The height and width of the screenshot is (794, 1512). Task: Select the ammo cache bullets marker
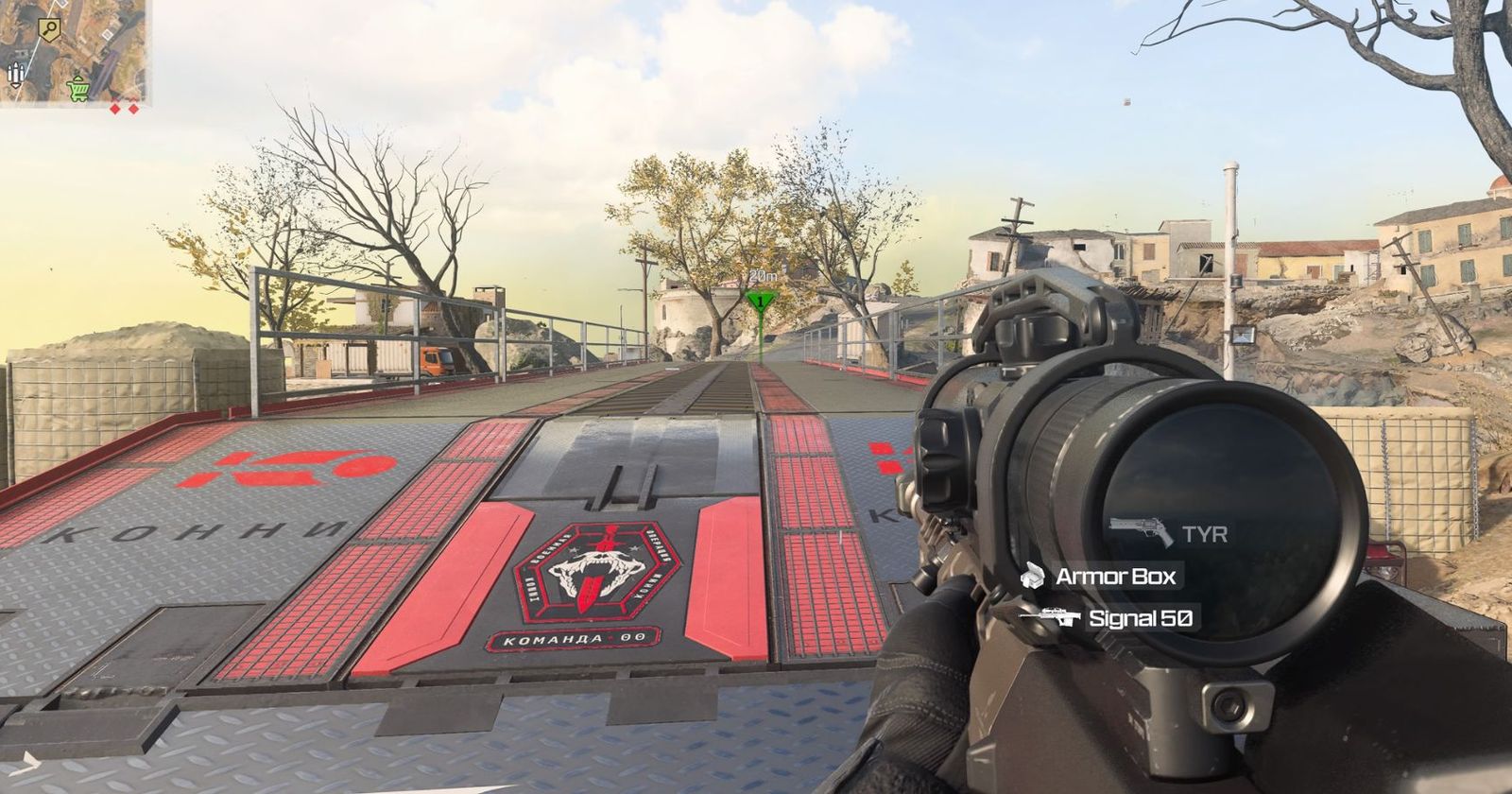tap(16, 74)
